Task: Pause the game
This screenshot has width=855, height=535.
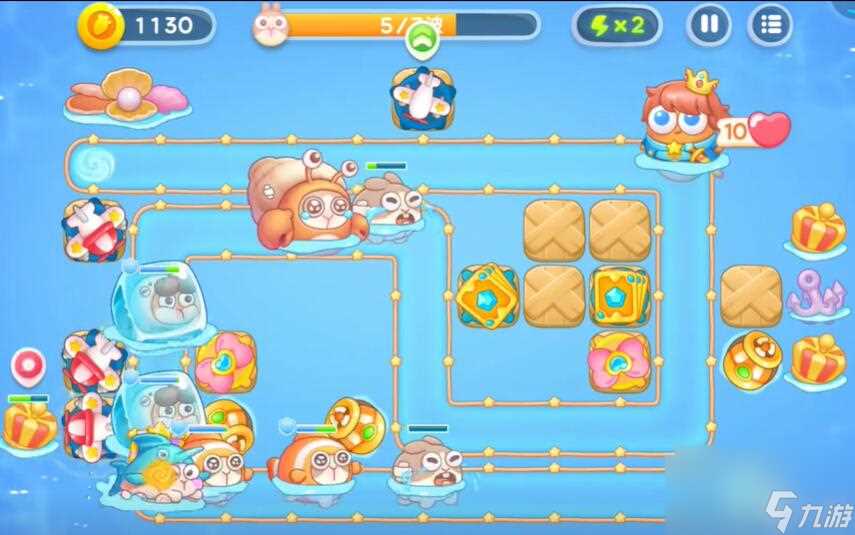Action: click(708, 25)
